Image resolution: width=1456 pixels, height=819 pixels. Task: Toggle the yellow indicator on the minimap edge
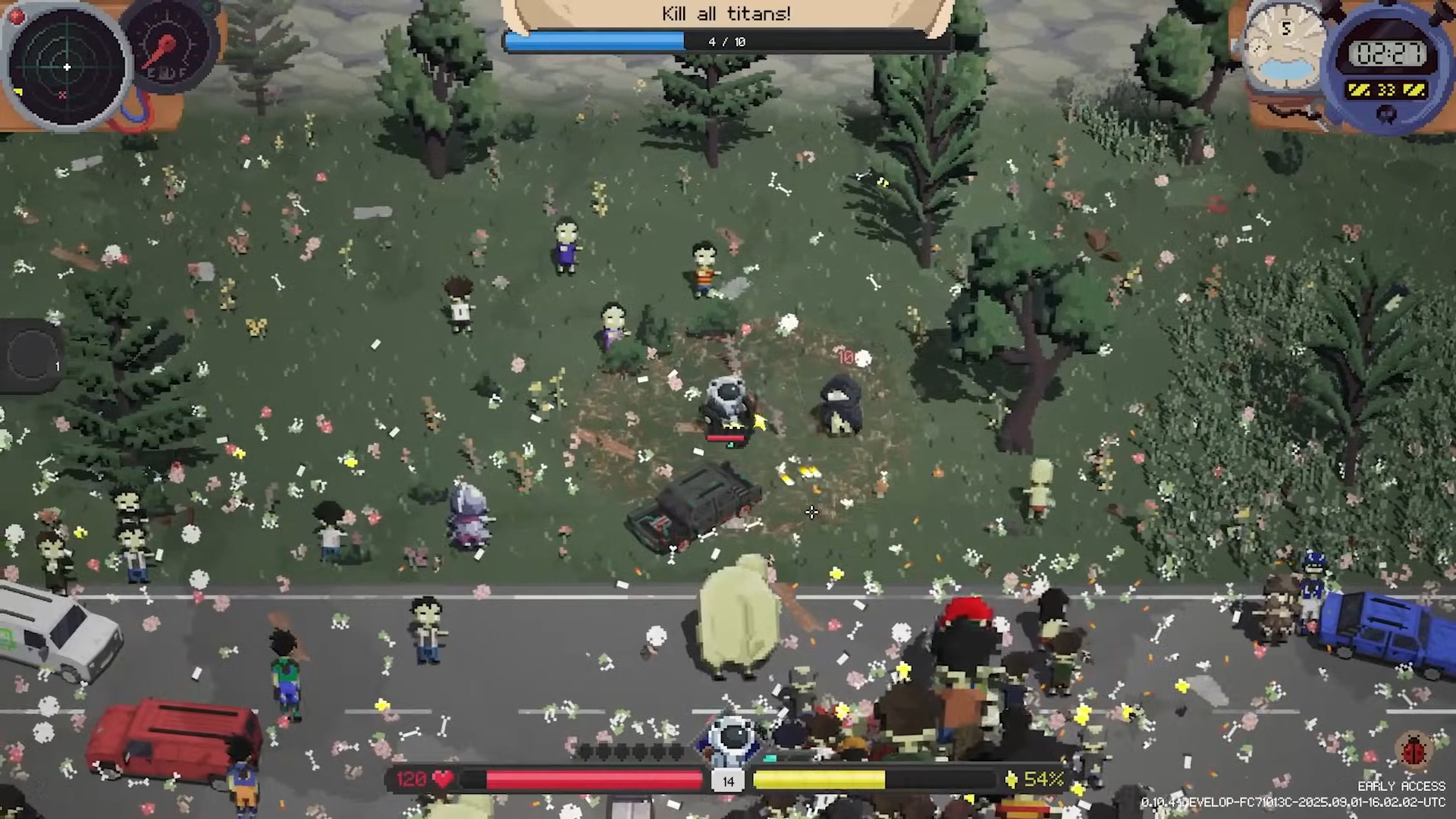click(x=17, y=92)
